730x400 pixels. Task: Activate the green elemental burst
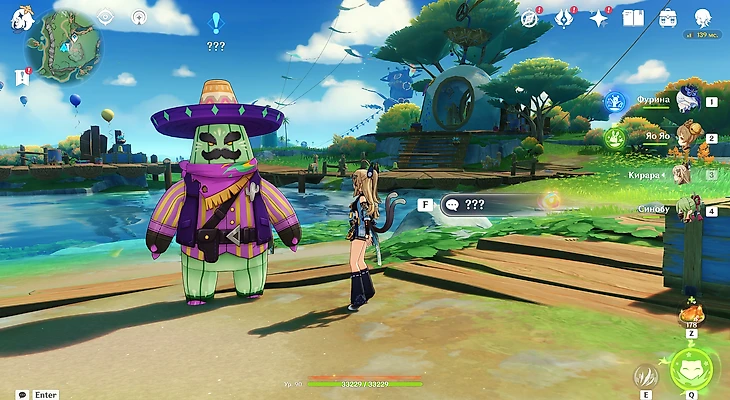point(691,369)
